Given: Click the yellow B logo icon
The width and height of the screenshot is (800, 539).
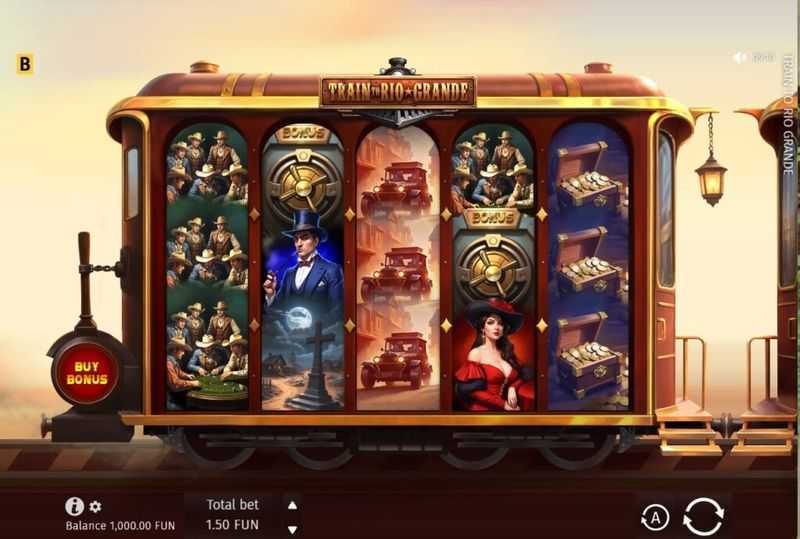Looking at the screenshot, I should [x=25, y=65].
